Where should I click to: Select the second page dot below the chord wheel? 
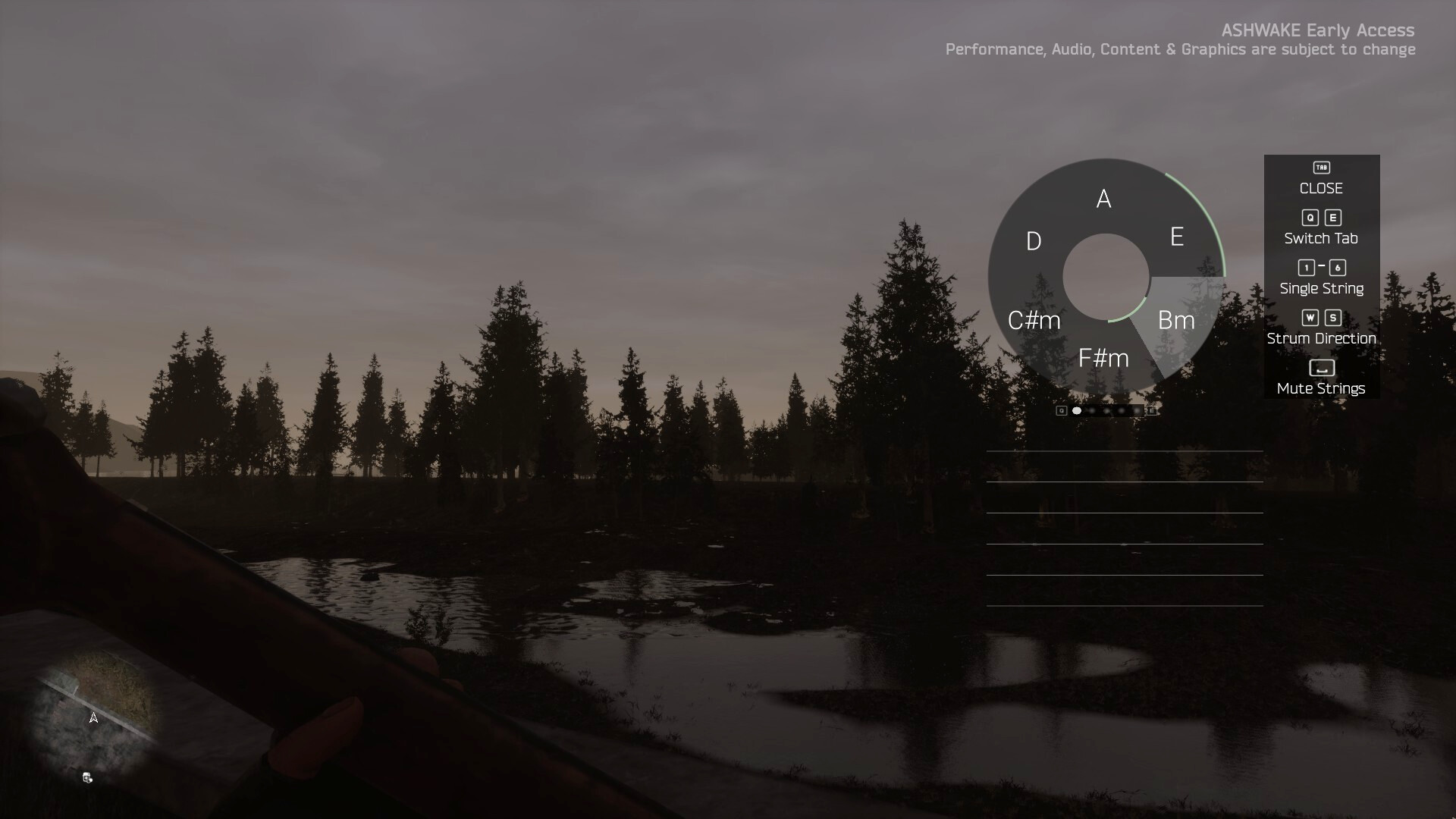1090,410
